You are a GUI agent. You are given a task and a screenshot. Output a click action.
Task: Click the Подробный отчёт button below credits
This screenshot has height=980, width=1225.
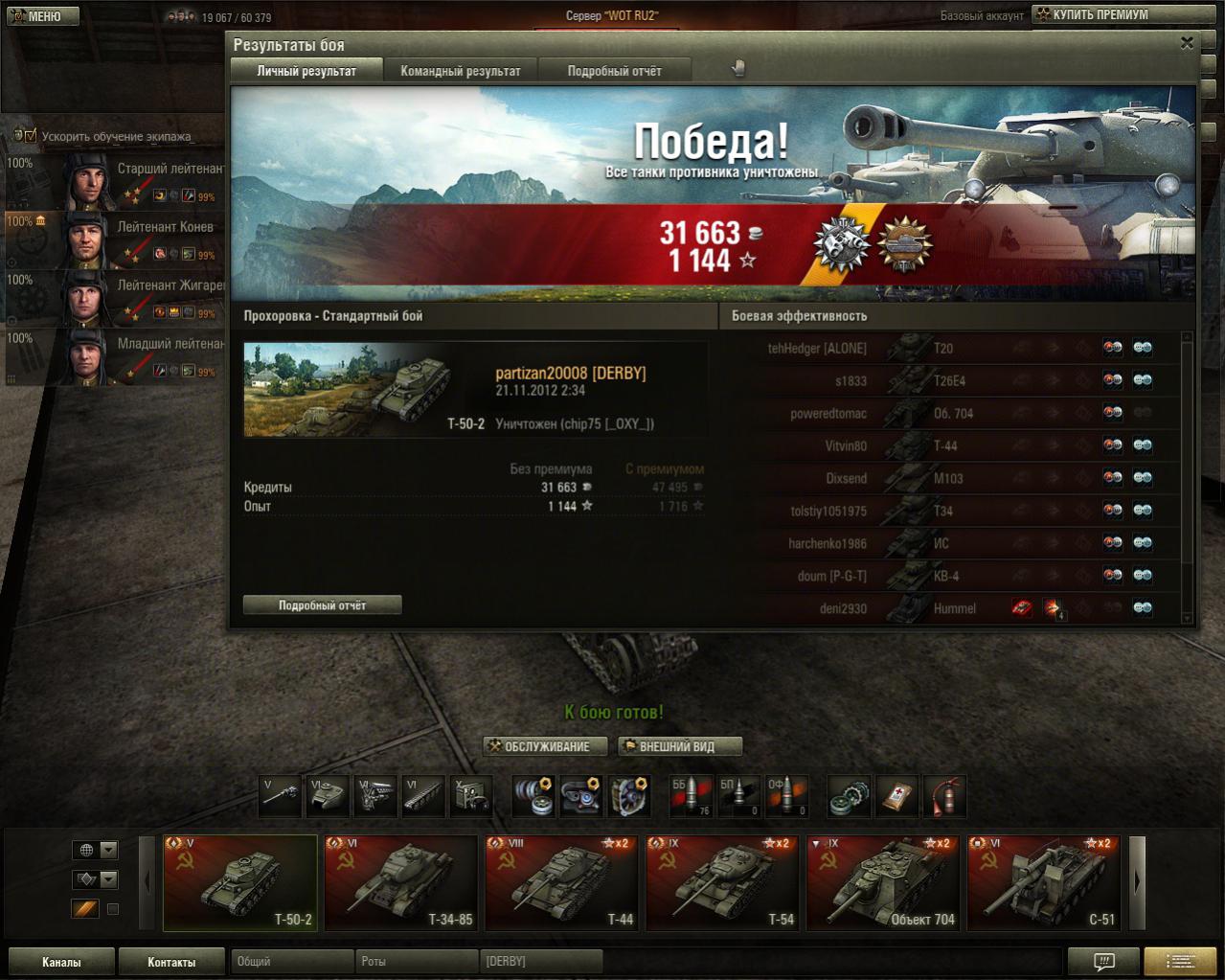(x=322, y=605)
